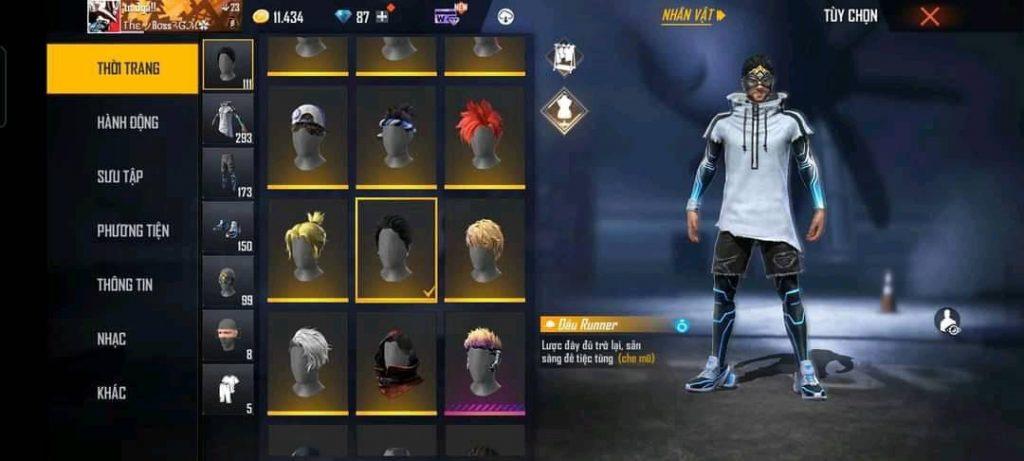
Task: Close the wardrobe with the red X
Action: coord(929,16)
